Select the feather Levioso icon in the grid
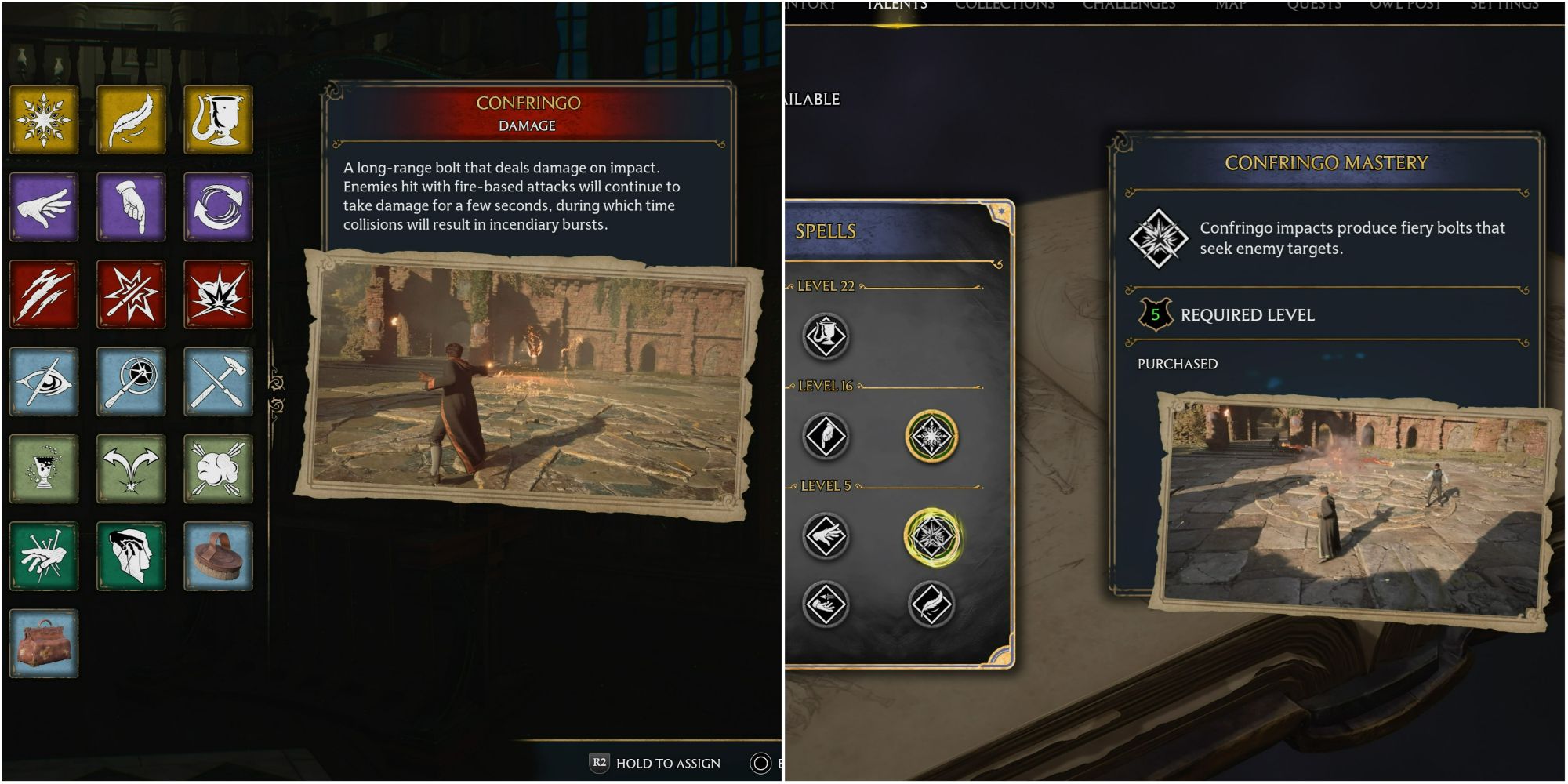 [x=132, y=119]
